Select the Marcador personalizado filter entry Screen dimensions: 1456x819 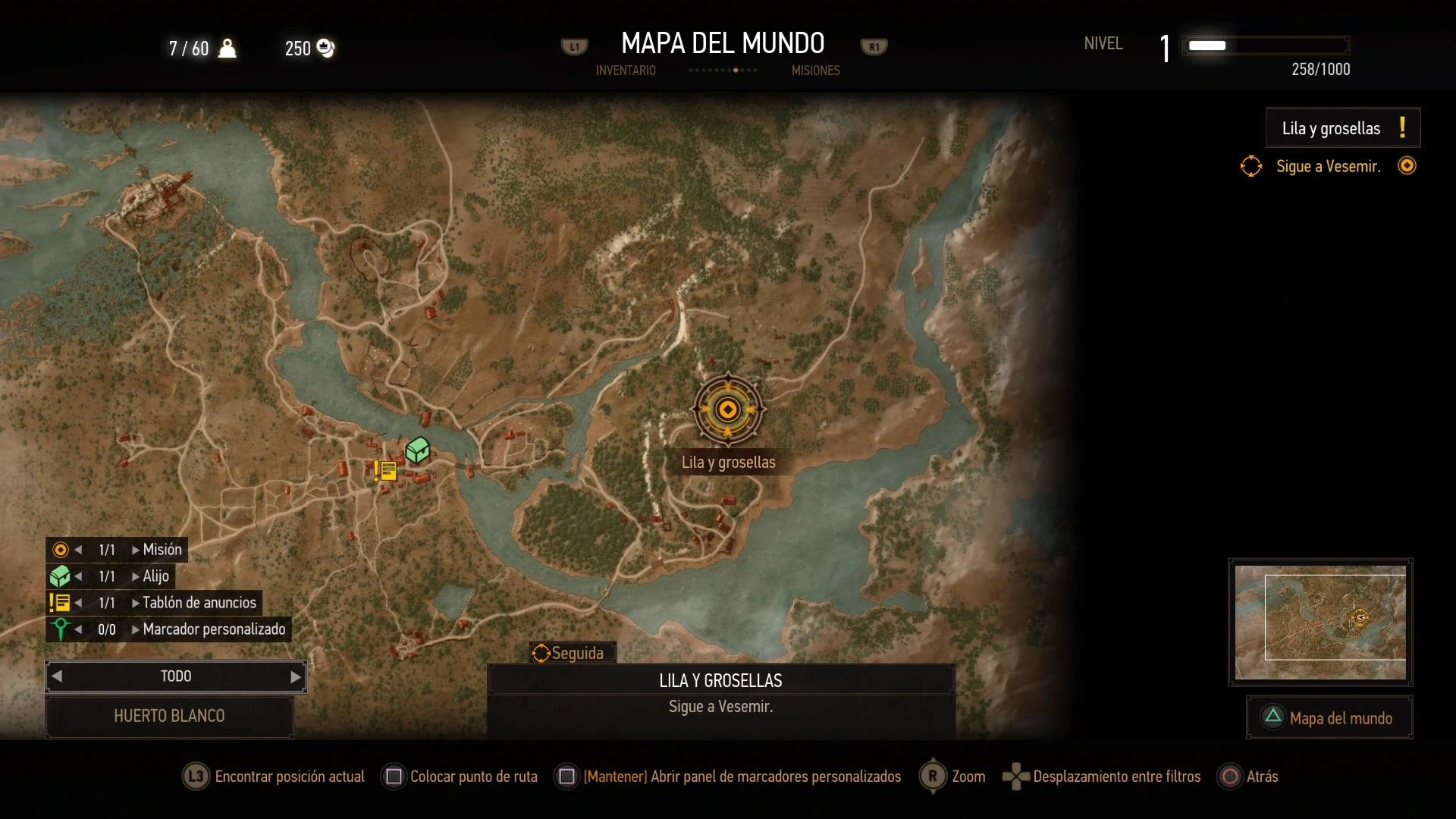(x=214, y=629)
